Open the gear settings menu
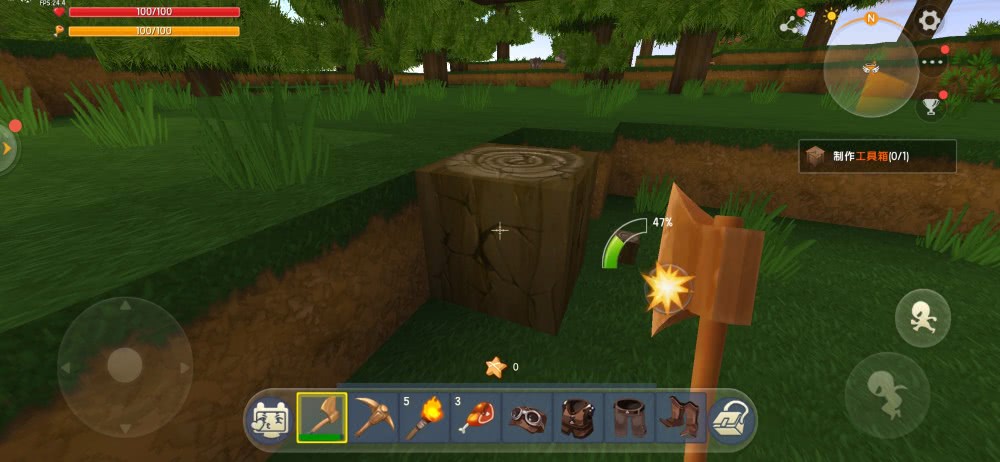The height and width of the screenshot is (462, 1000). pyautogui.click(x=929, y=20)
